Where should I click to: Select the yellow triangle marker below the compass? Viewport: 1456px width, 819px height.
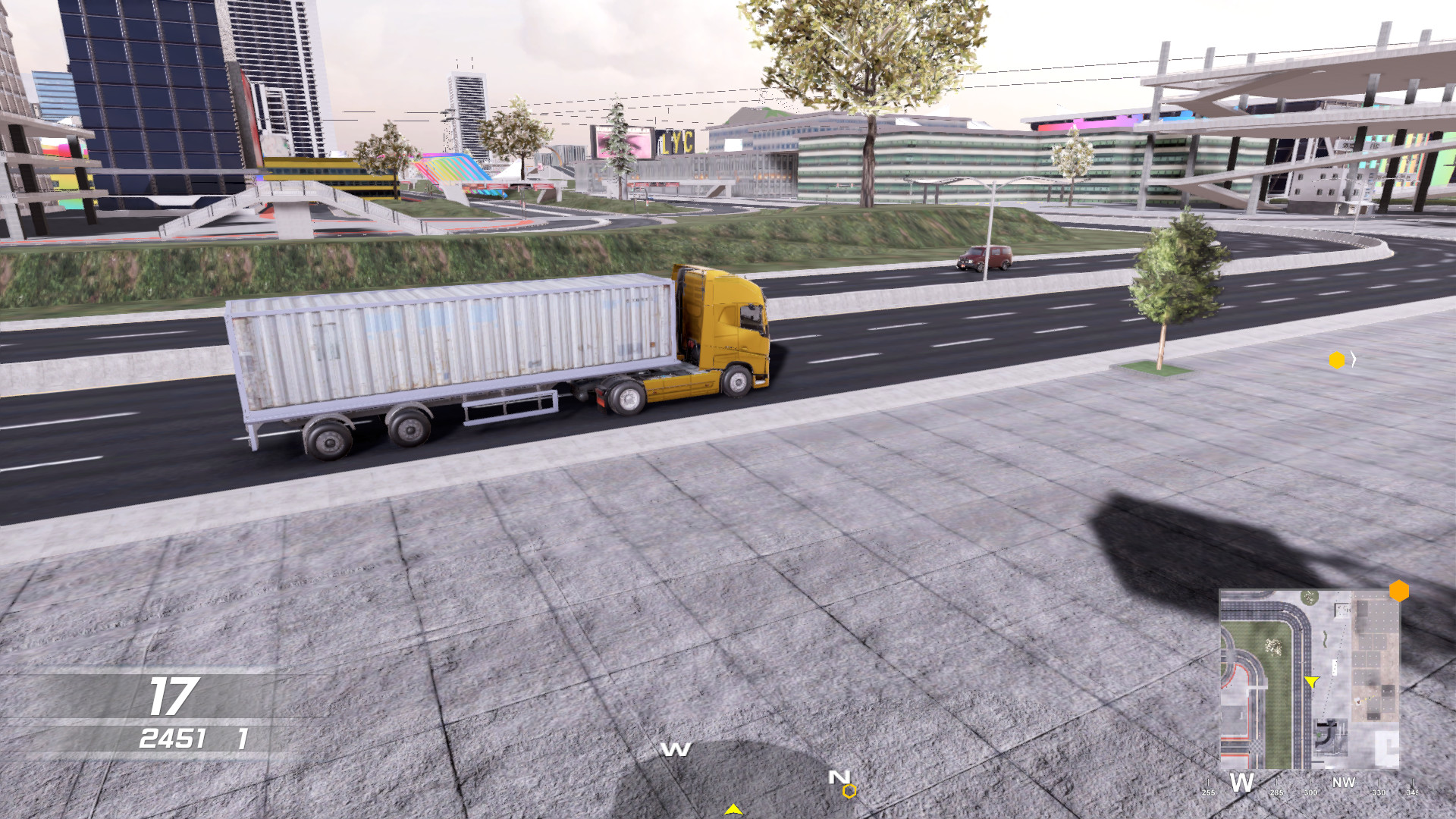(734, 810)
